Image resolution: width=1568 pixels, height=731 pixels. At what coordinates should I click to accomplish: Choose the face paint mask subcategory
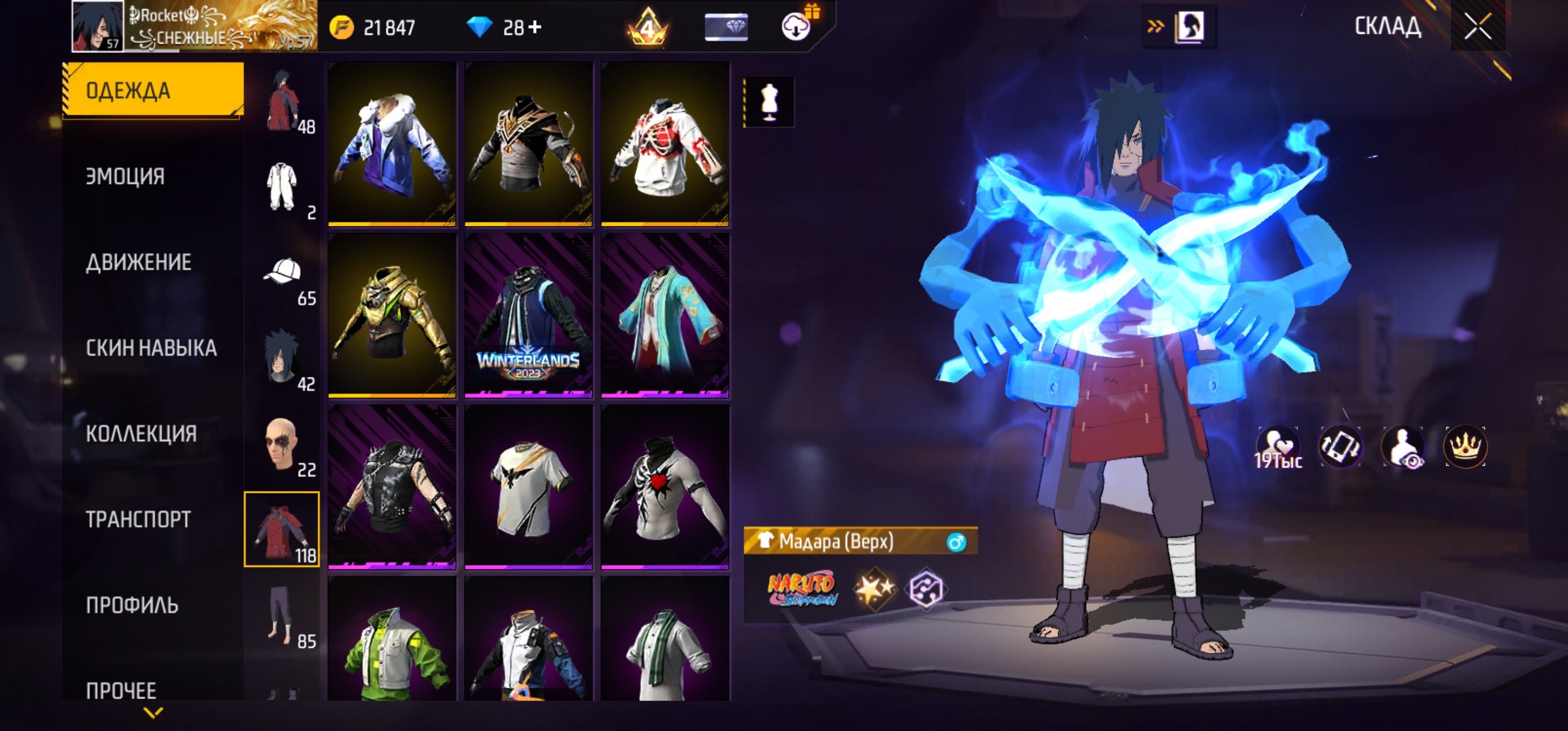click(x=281, y=444)
